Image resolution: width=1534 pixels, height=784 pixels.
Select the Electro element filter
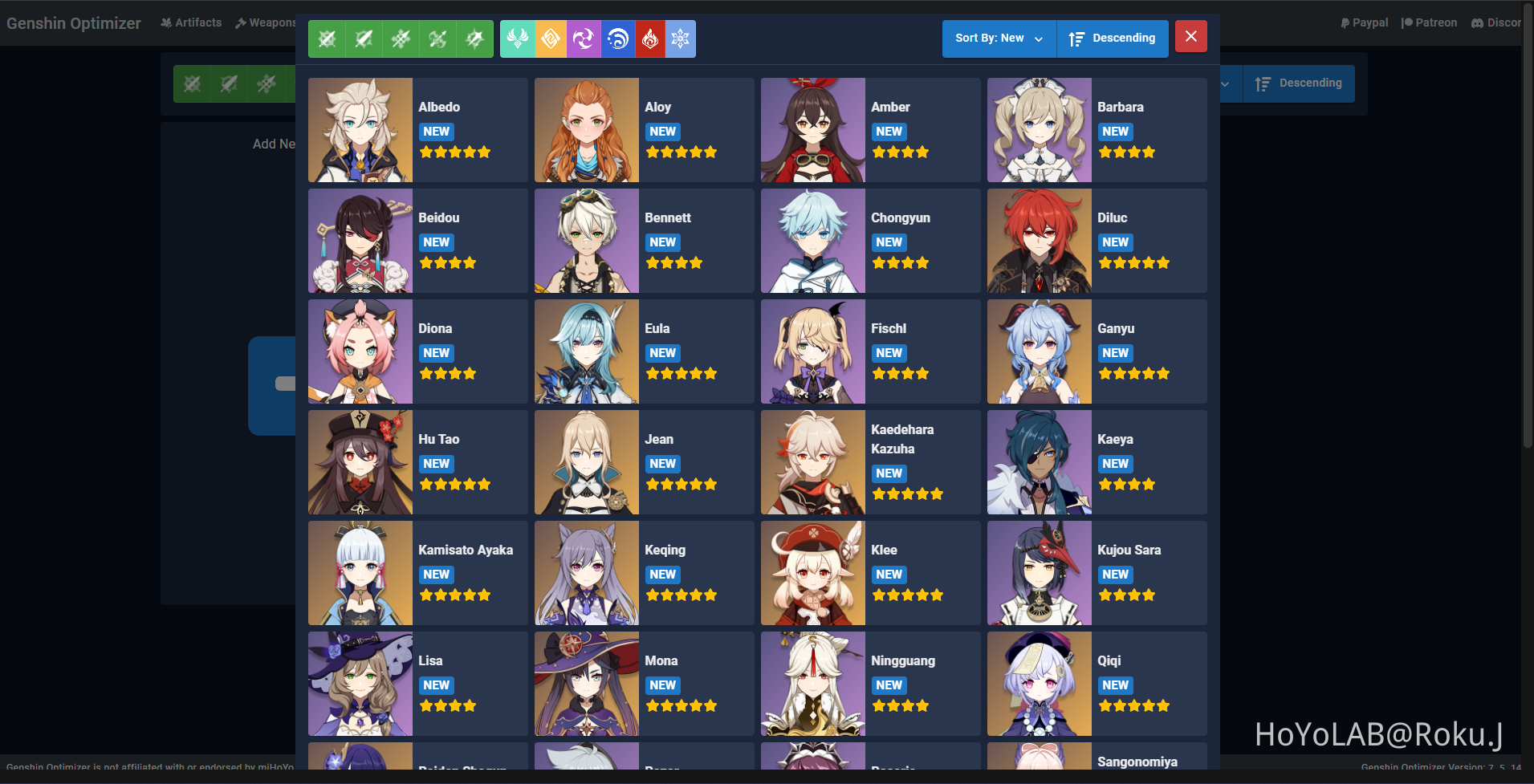click(584, 39)
